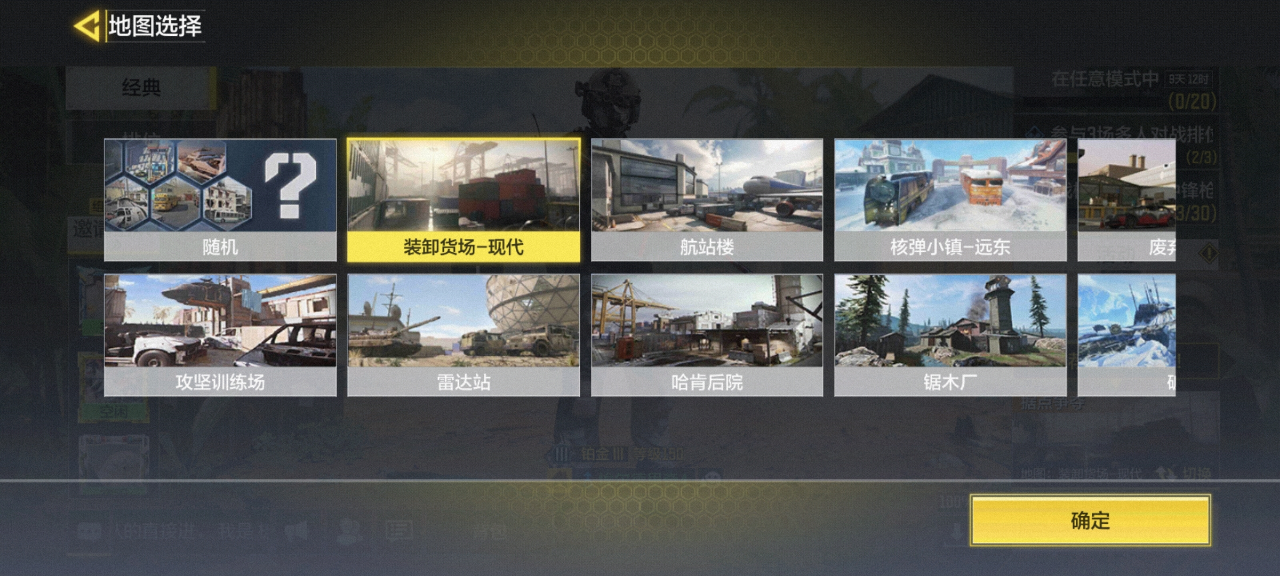Select the 雷达站 map tile
1280x576 pixels.
click(463, 336)
